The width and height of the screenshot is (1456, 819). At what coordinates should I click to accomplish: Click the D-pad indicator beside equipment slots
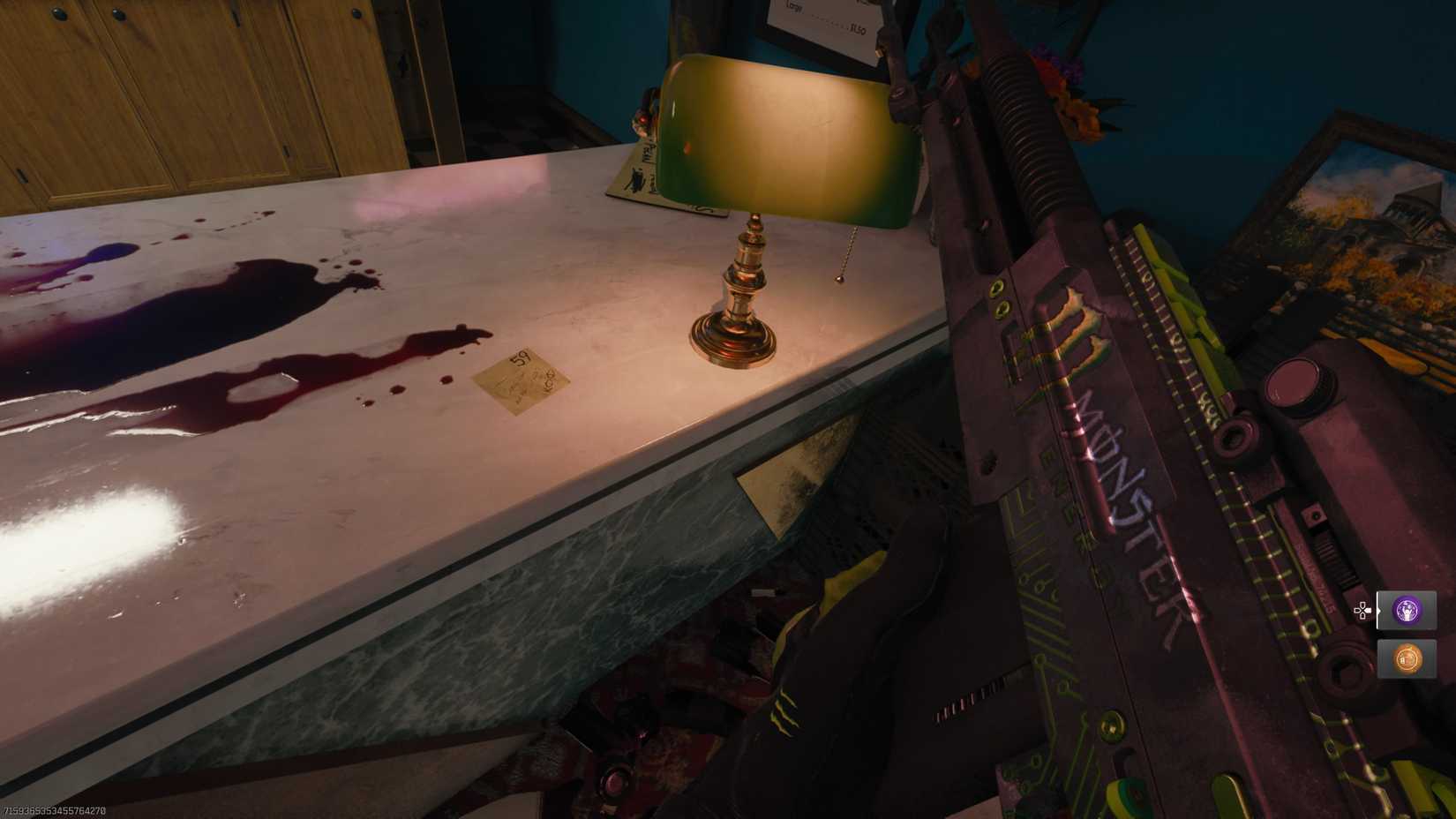[1362, 610]
